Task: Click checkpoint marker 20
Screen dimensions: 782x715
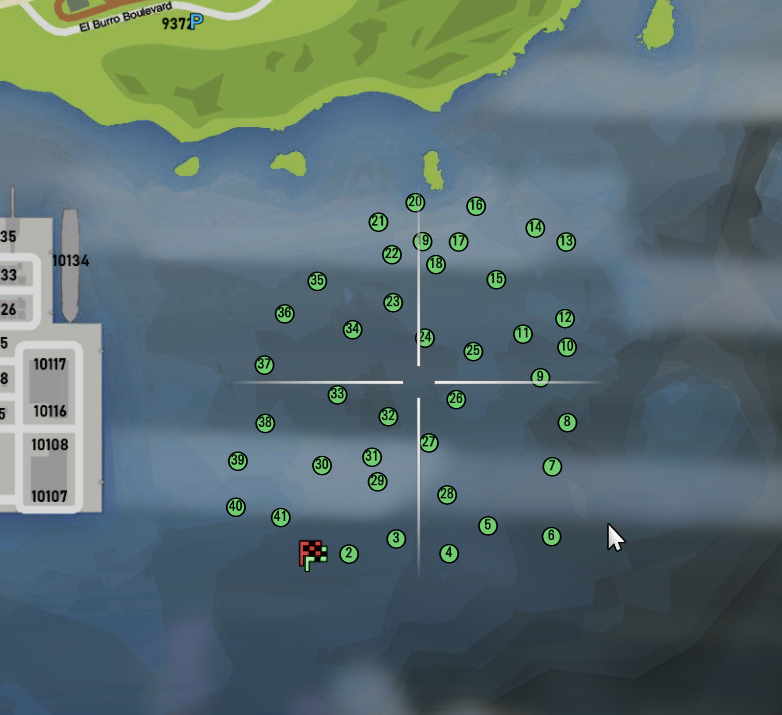Action: point(415,202)
